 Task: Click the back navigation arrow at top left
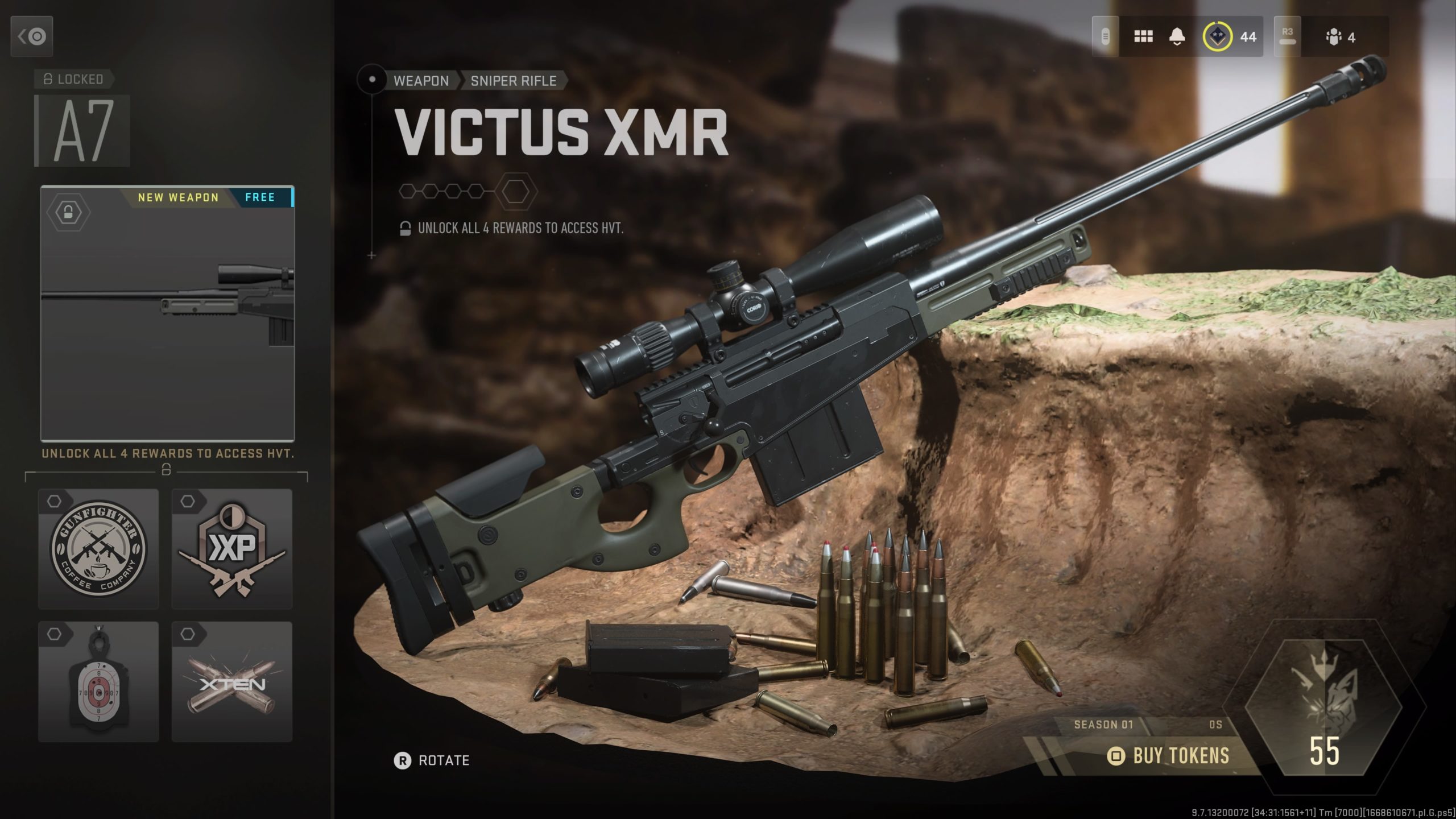(31, 36)
